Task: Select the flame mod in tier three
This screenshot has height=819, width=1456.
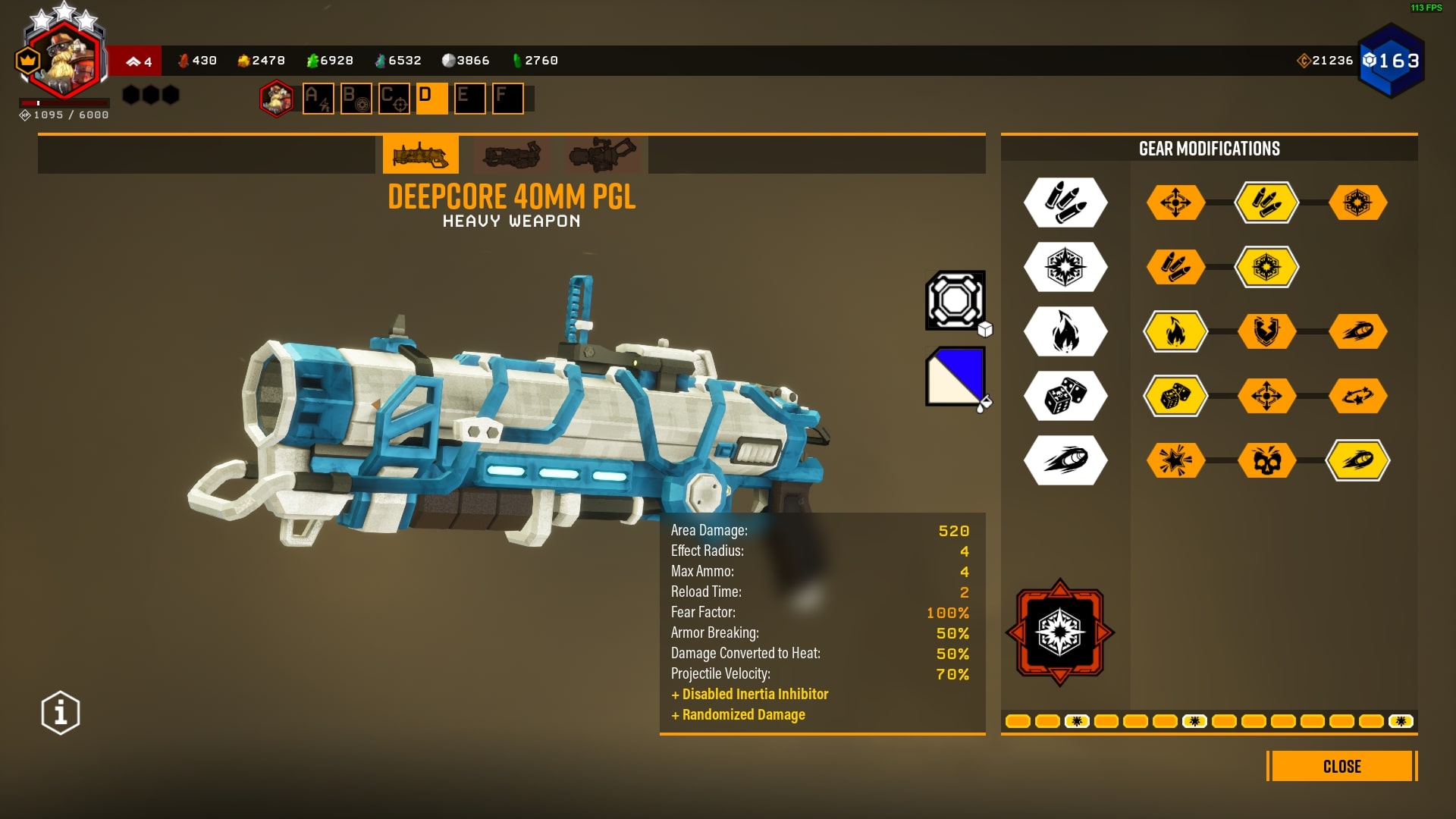Action: point(1175,331)
